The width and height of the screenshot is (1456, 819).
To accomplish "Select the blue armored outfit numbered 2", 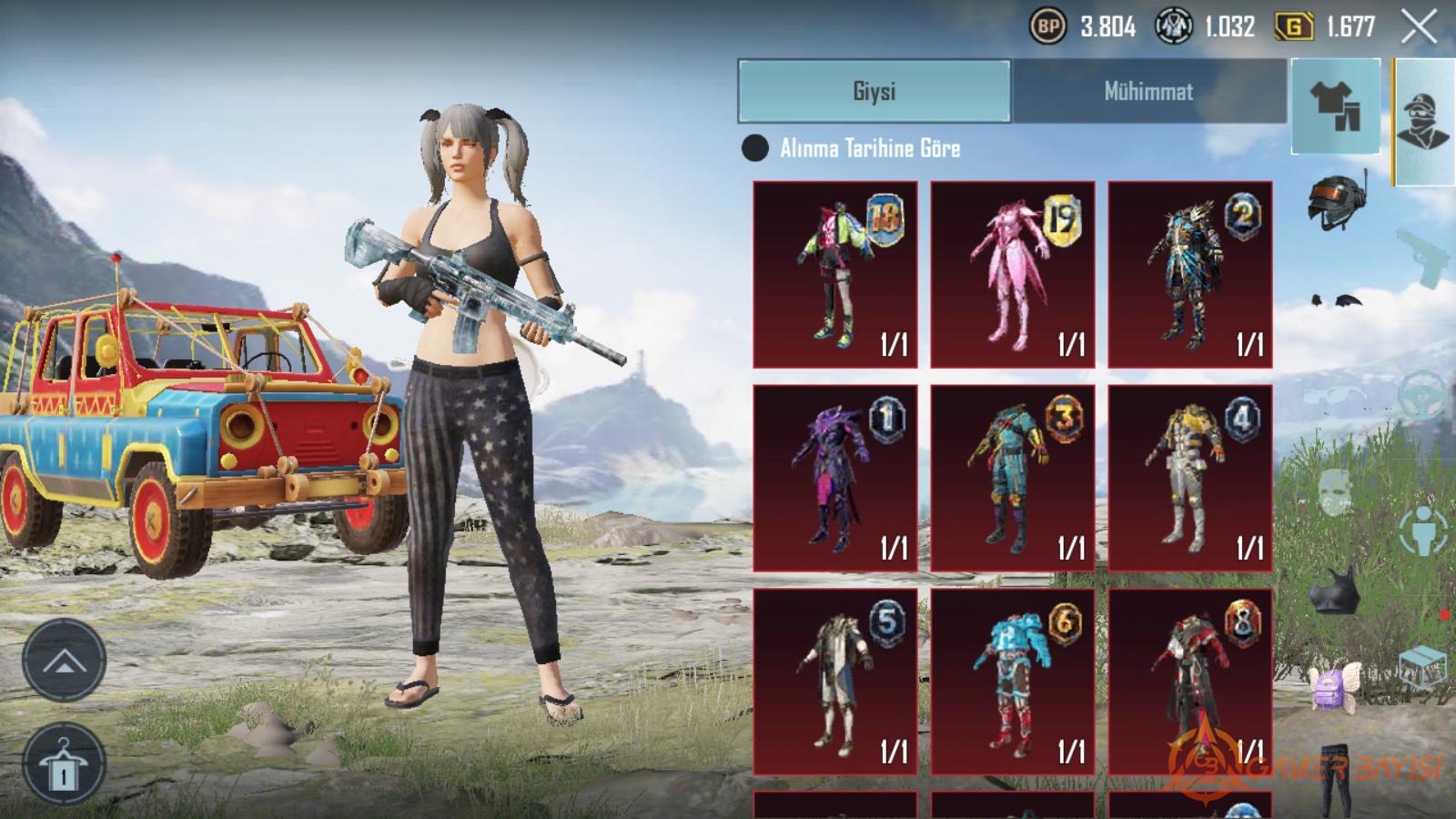I will click(1189, 274).
